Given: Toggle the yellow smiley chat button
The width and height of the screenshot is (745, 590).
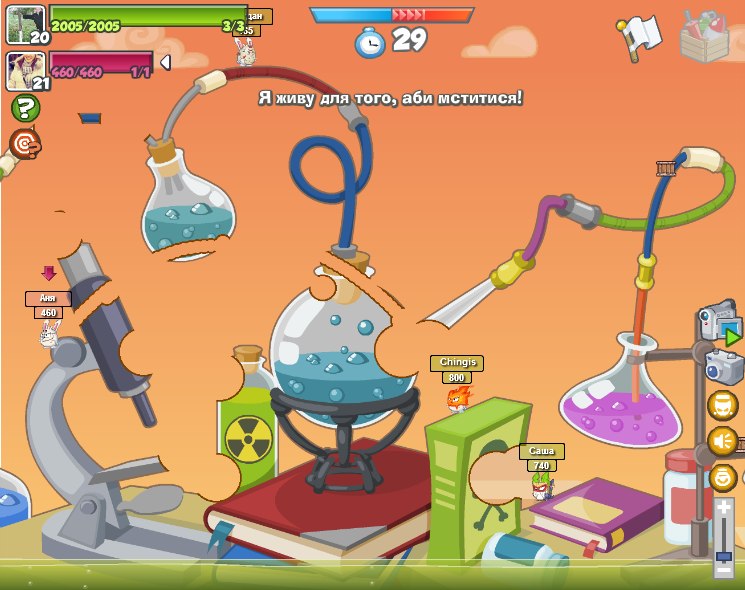Looking at the screenshot, I should pos(722,405).
